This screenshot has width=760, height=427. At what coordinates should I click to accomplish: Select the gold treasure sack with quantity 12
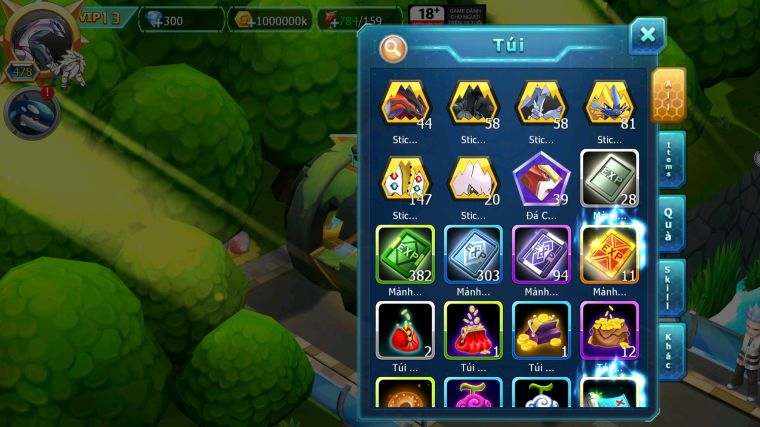(x=609, y=330)
